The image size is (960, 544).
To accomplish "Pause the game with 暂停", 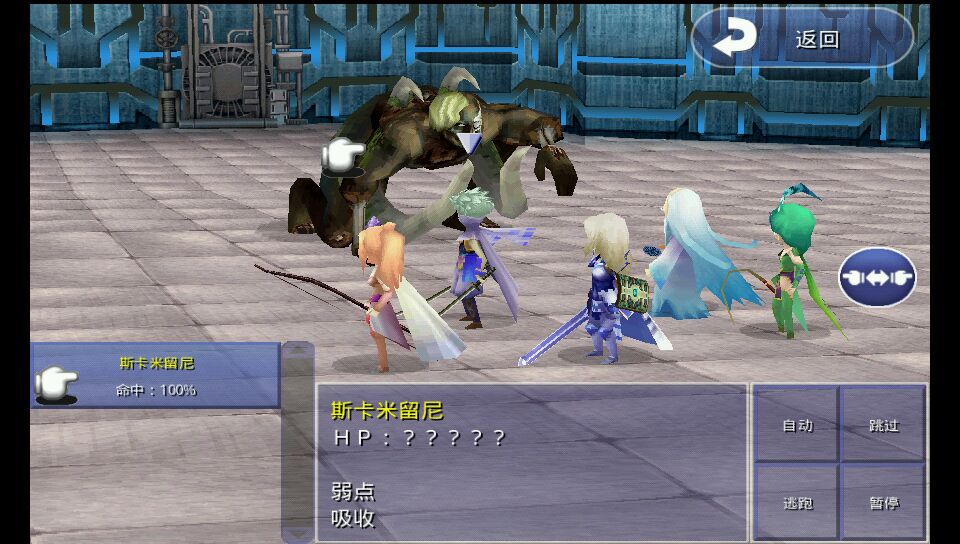I will pos(884,503).
